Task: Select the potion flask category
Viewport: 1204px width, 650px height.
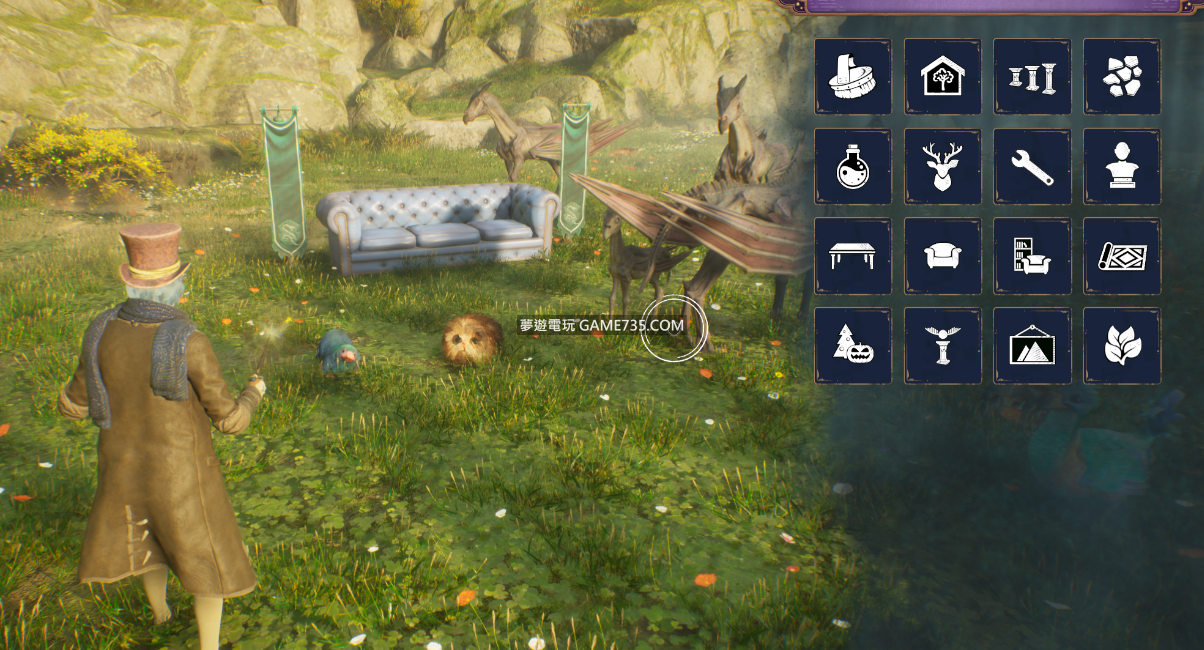Action: click(853, 167)
